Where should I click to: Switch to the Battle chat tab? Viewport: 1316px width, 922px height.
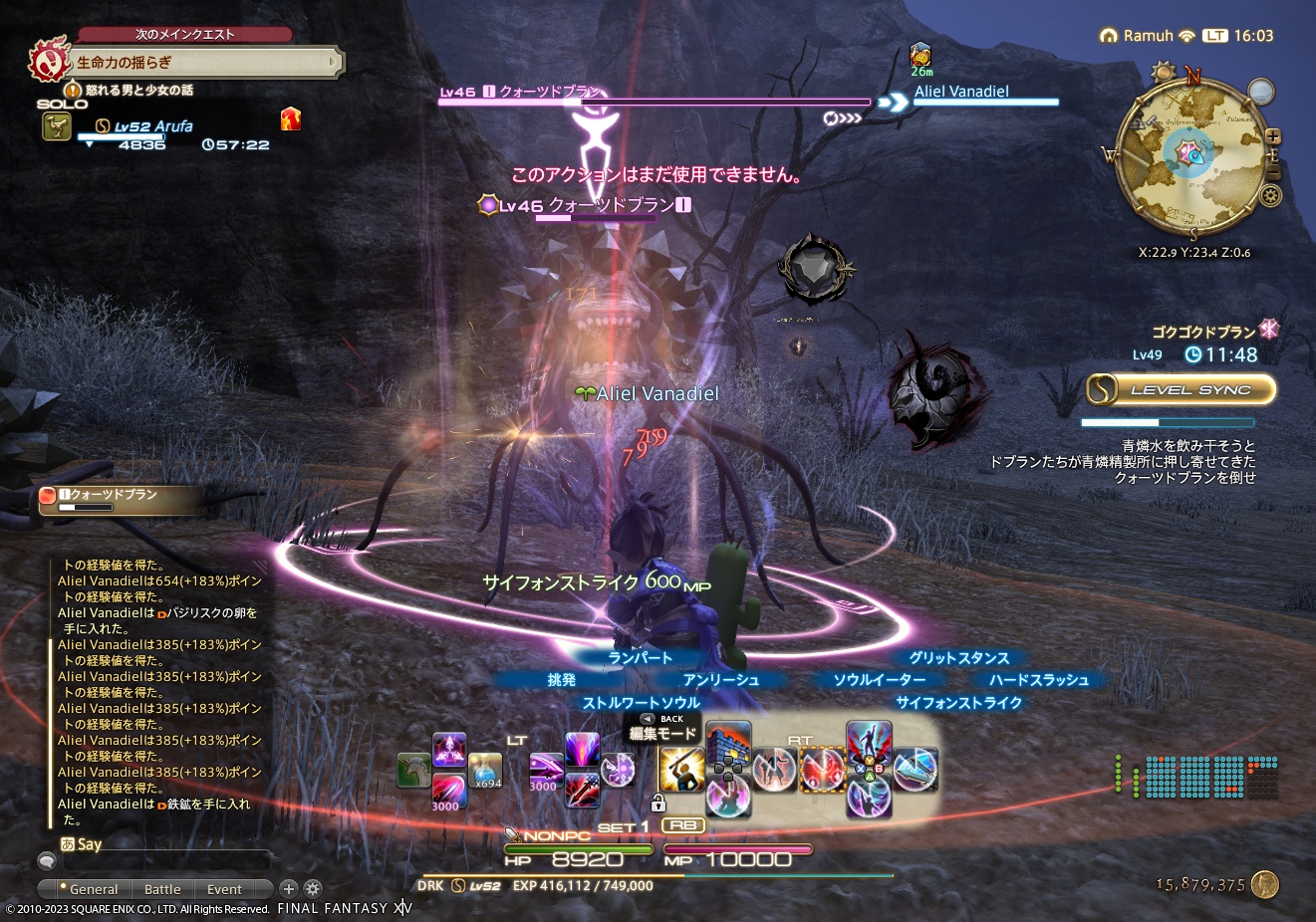(162, 888)
